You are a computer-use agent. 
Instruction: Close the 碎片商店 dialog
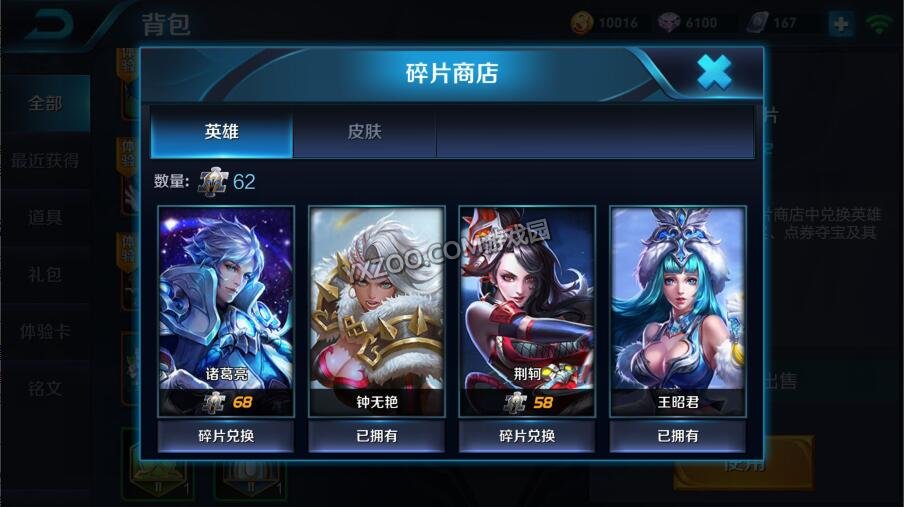pos(713,72)
